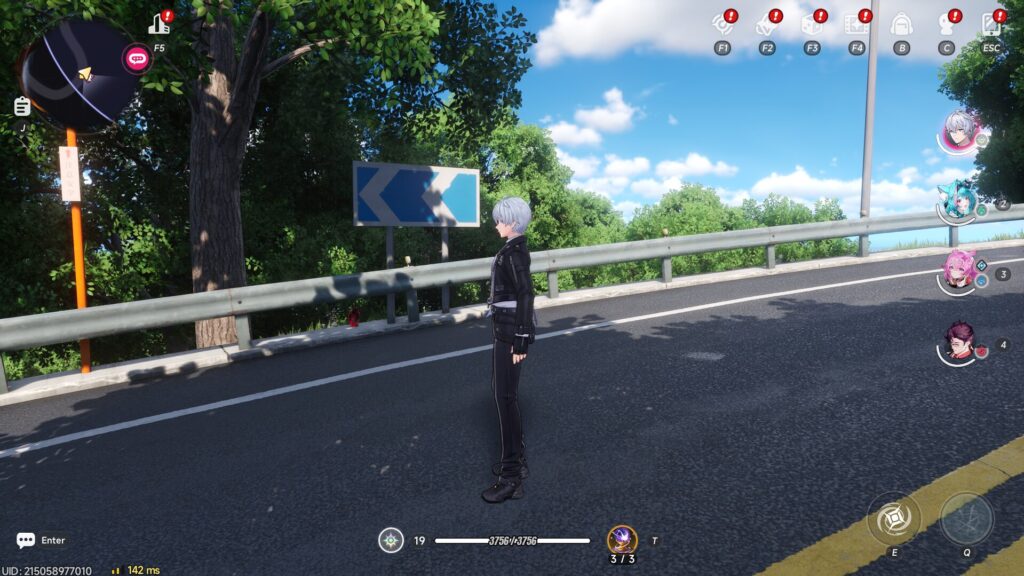
Task: Open the chat box speech bubble
Action: point(26,540)
